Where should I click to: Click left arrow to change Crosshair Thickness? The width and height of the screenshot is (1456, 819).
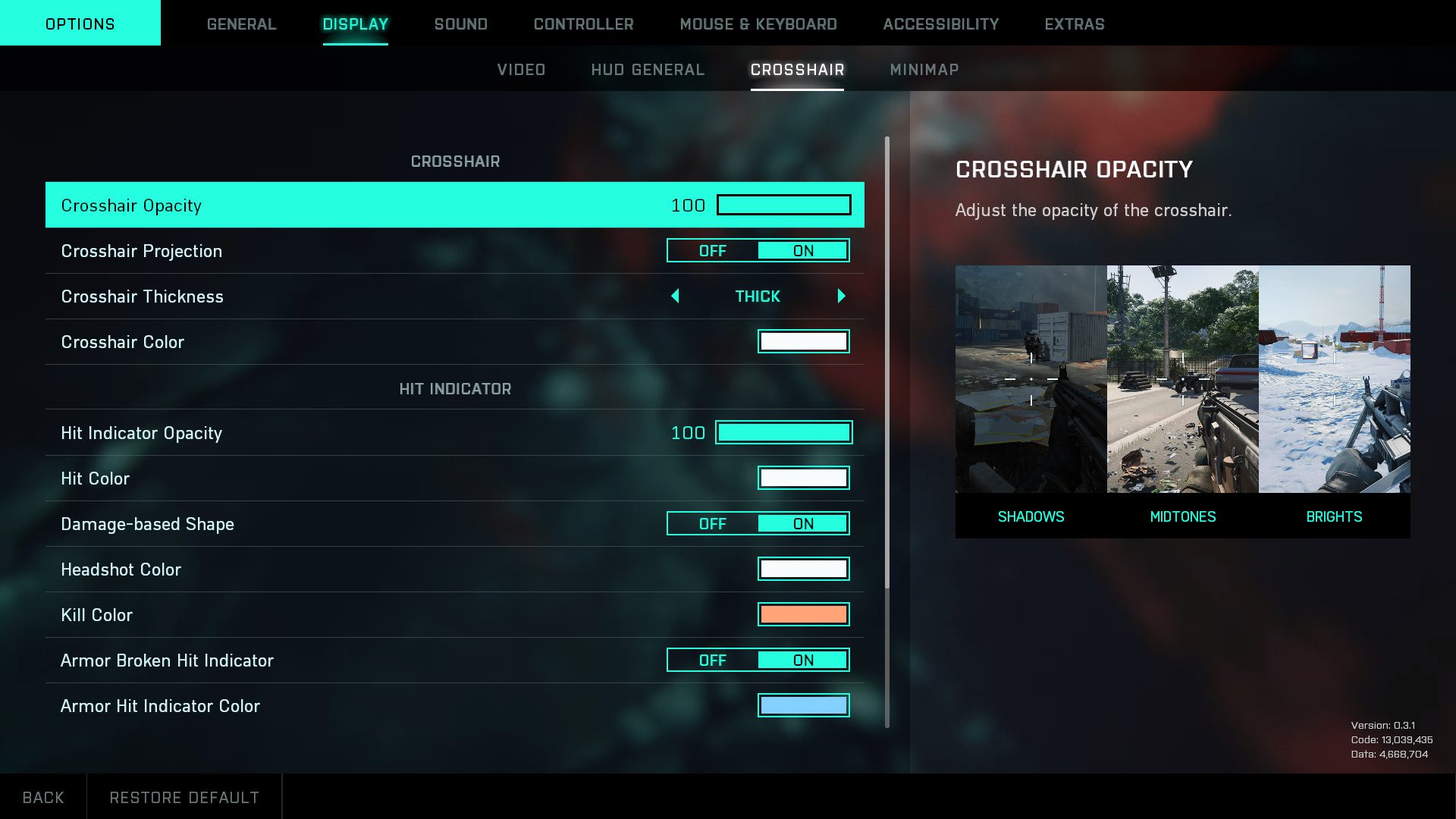pyautogui.click(x=676, y=297)
